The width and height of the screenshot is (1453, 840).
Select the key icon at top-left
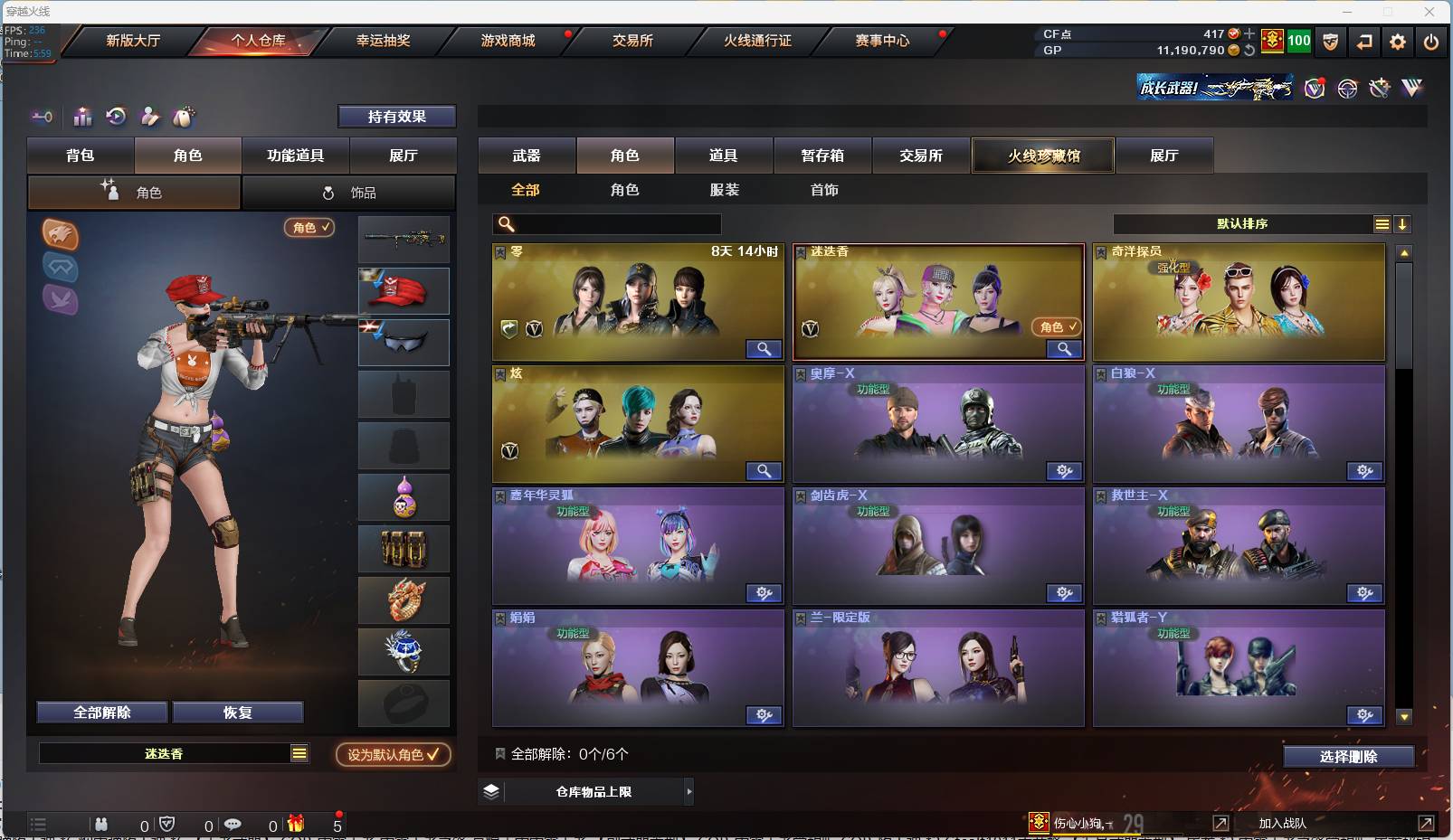coord(42,117)
